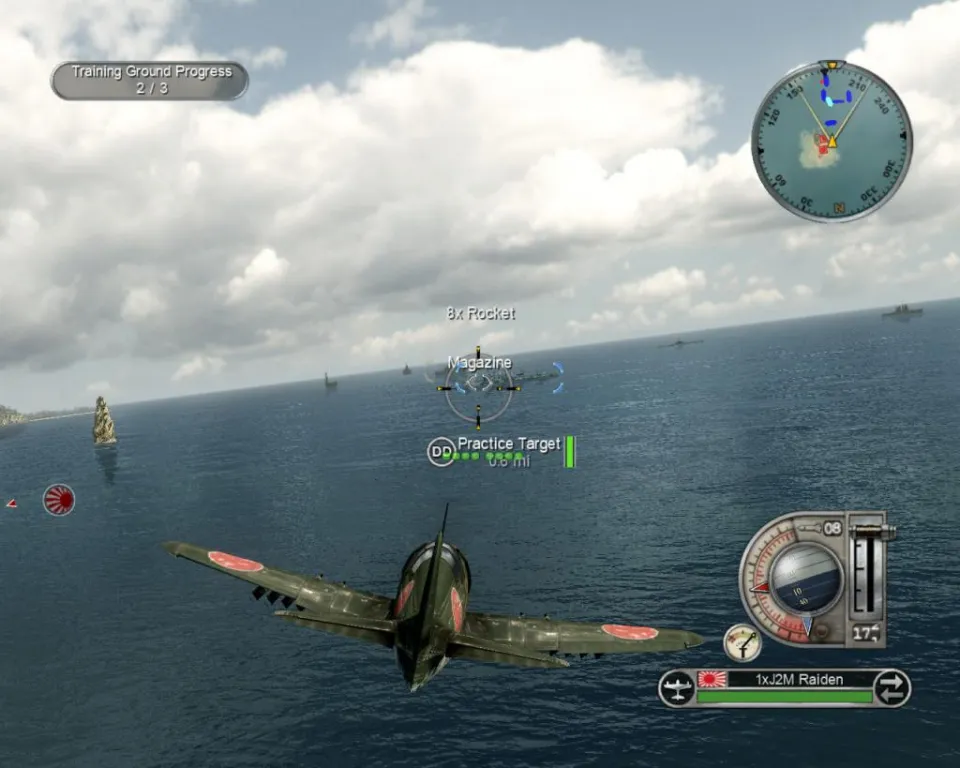Select the plane silhouette unit icon
The height and width of the screenshot is (768, 960).
coord(677,688)
